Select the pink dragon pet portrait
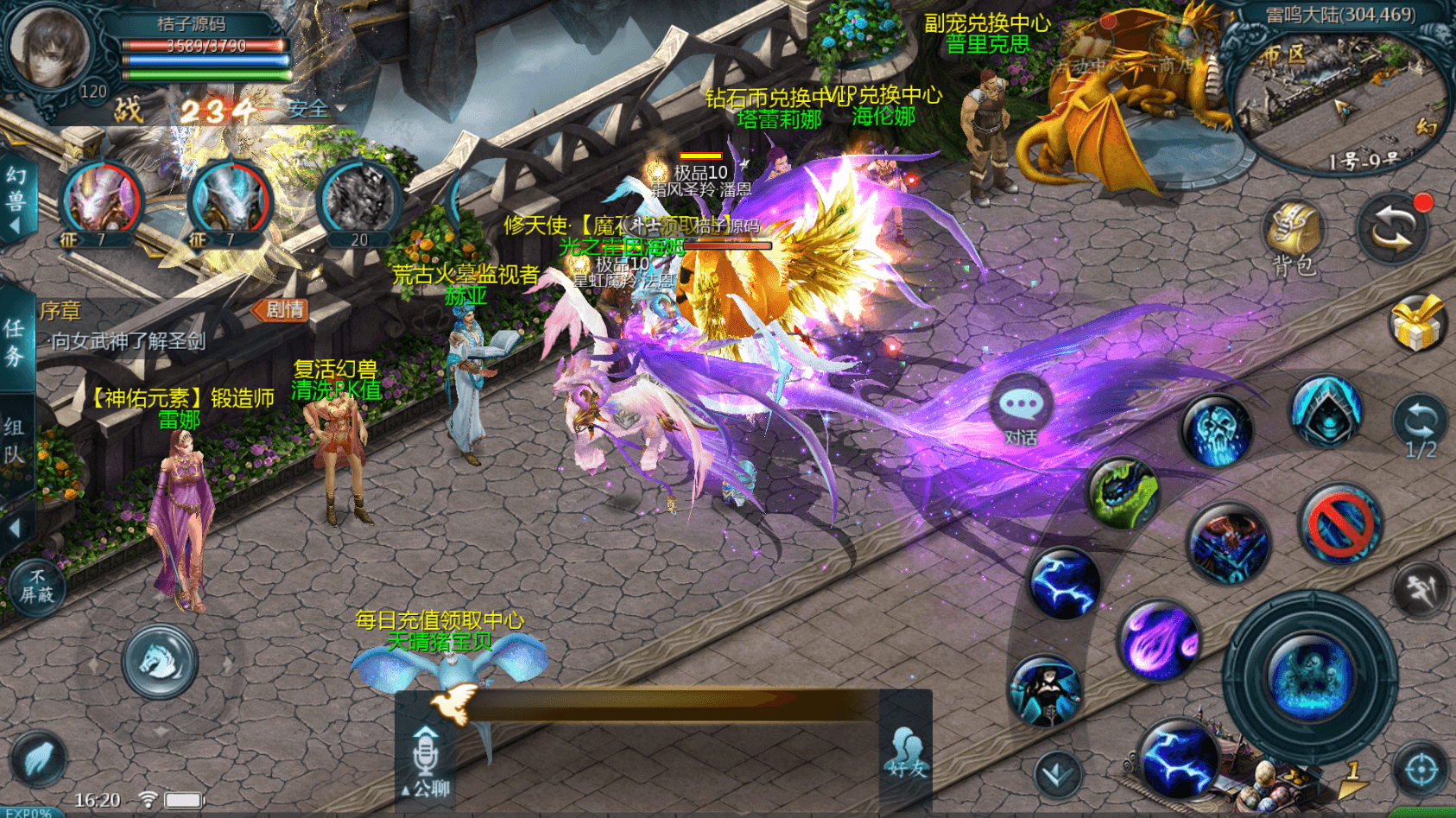1456x818 pixels. tap(102, 199)
